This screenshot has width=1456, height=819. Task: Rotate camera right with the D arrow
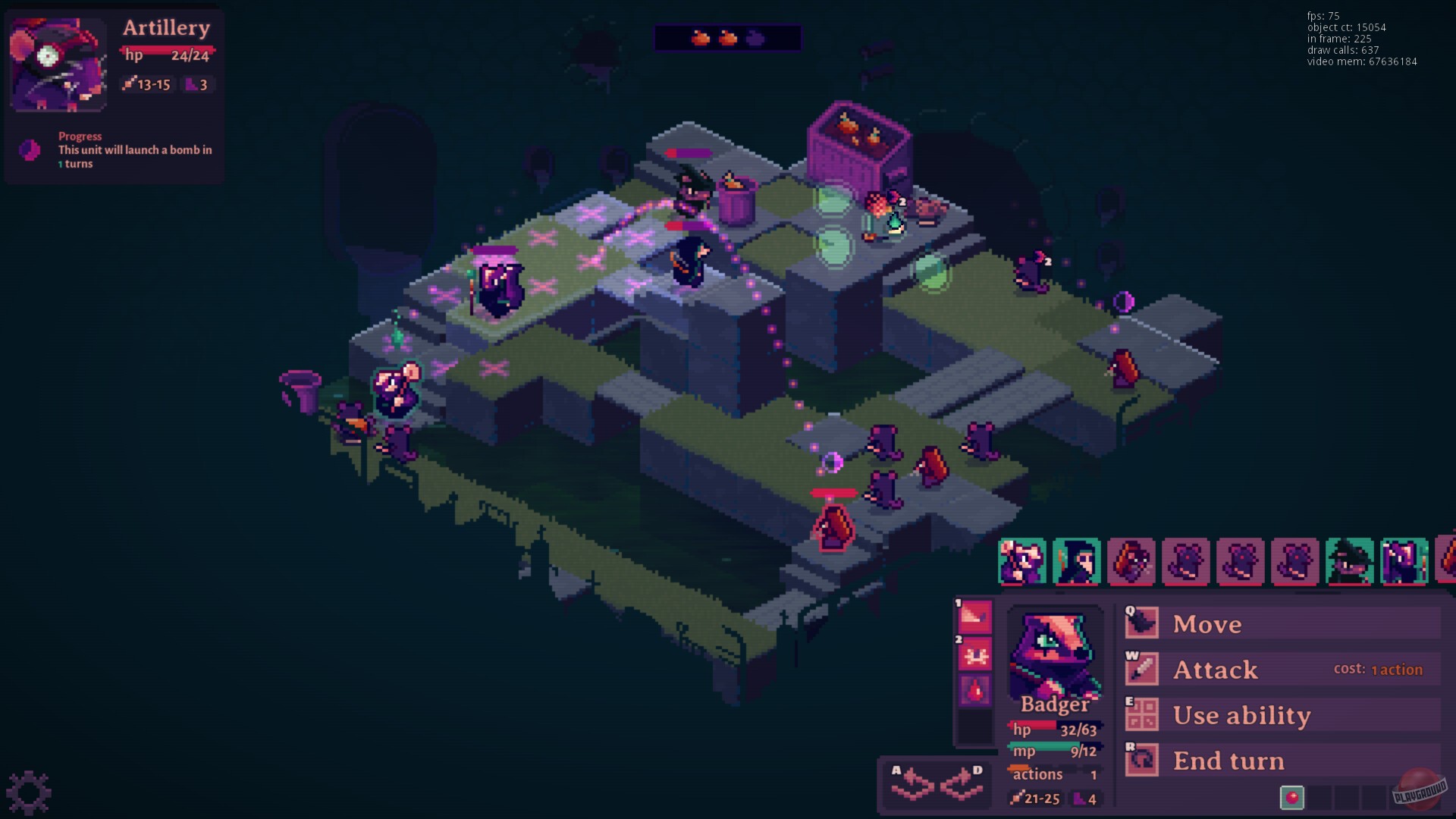pos(962,786)
